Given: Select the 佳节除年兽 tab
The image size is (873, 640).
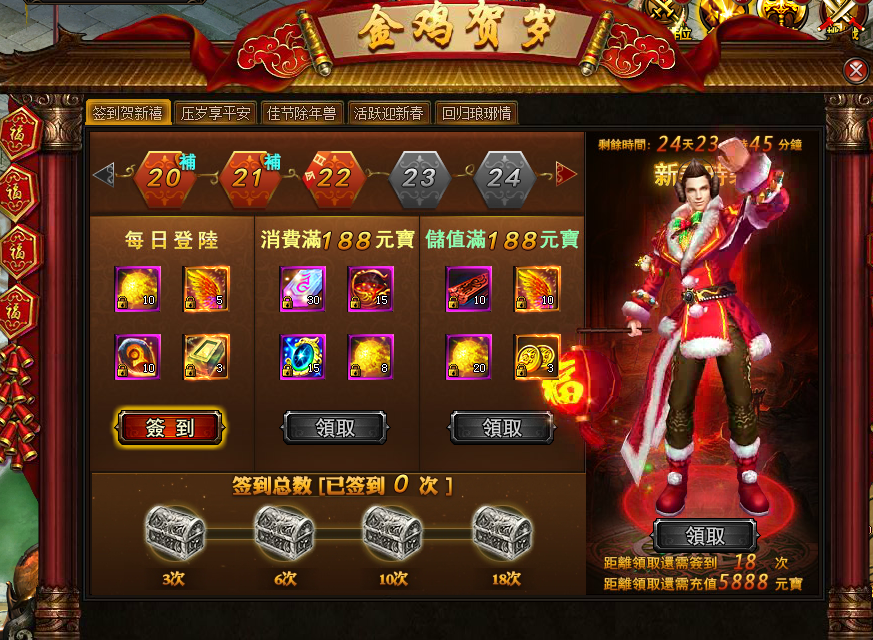Looking at the screenshot, I should 301,113.
